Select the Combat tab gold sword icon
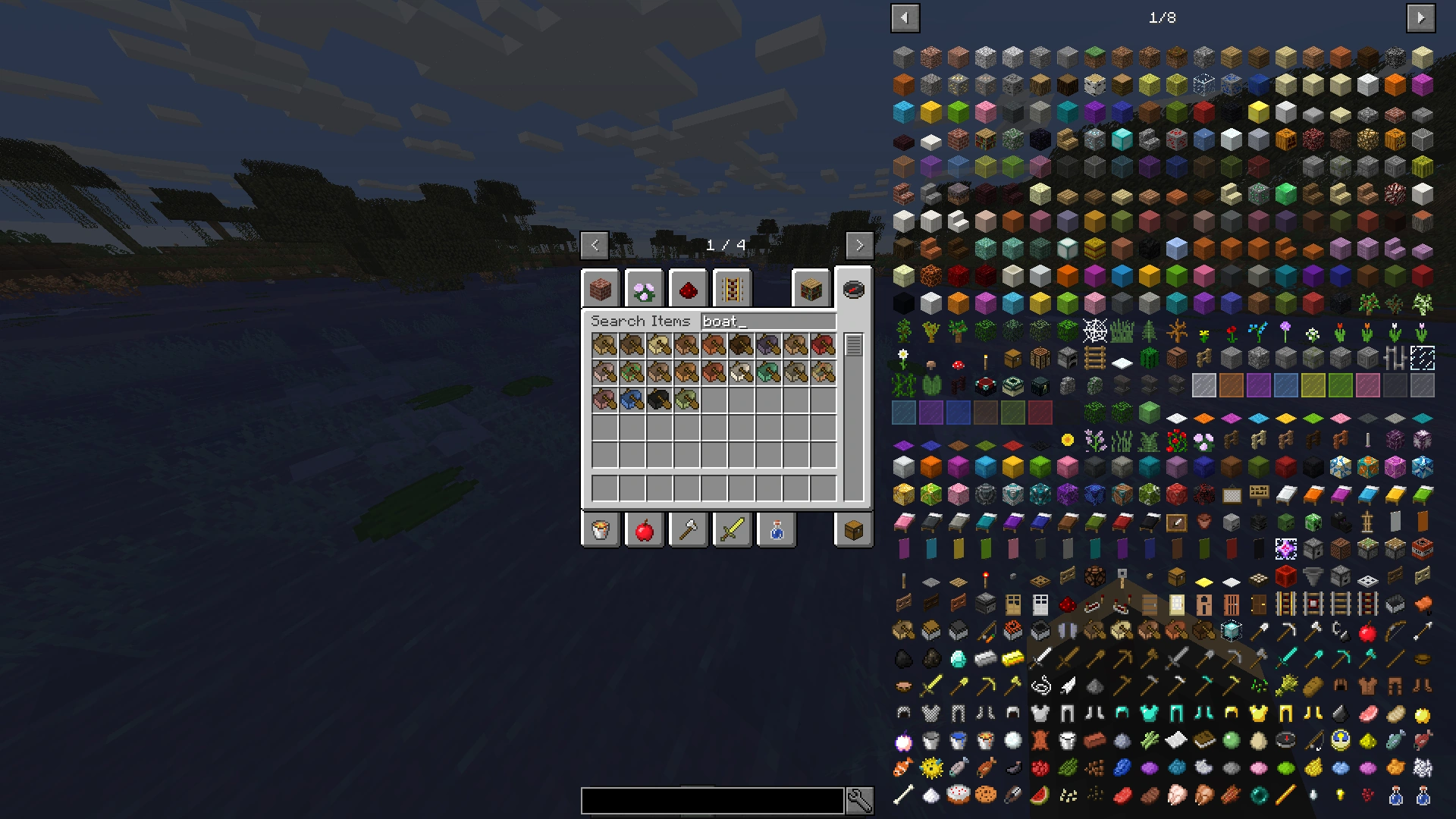The image size is (1456, 819). (x=732, y=529)
